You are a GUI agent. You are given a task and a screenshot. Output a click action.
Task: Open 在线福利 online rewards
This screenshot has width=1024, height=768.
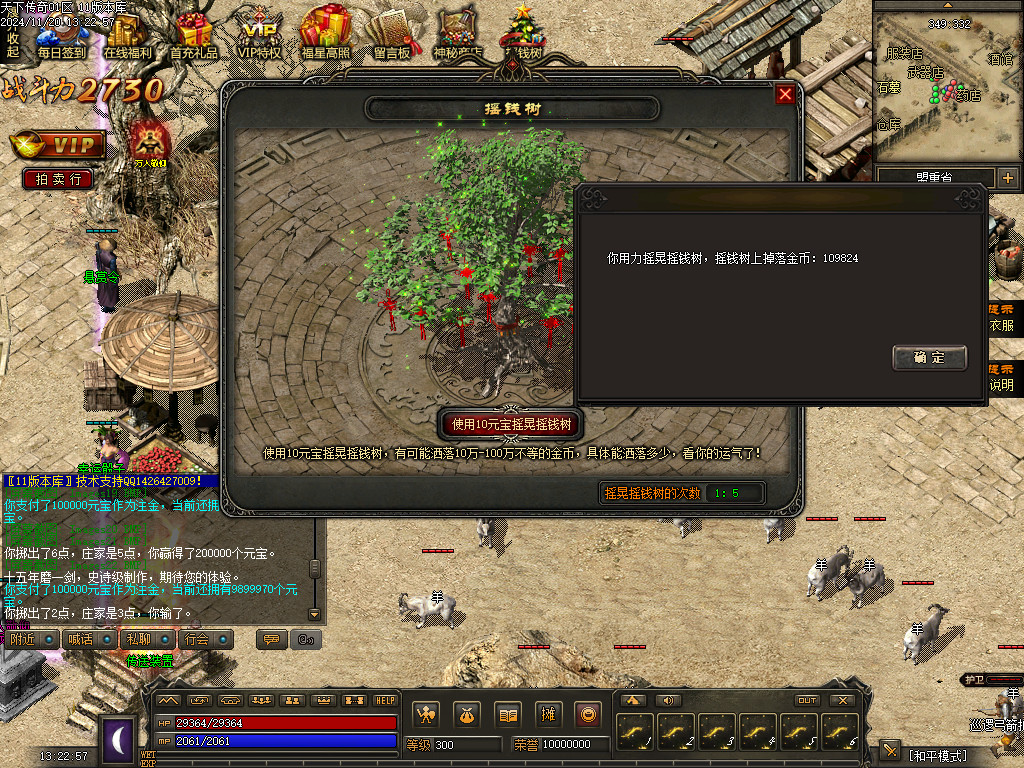pos(128,36)
